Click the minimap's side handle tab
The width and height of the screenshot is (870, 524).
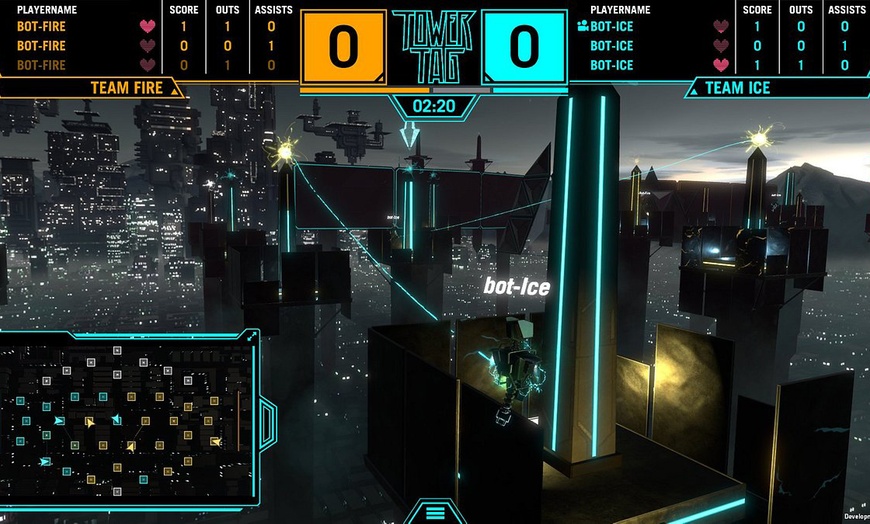tap(267, 422)
